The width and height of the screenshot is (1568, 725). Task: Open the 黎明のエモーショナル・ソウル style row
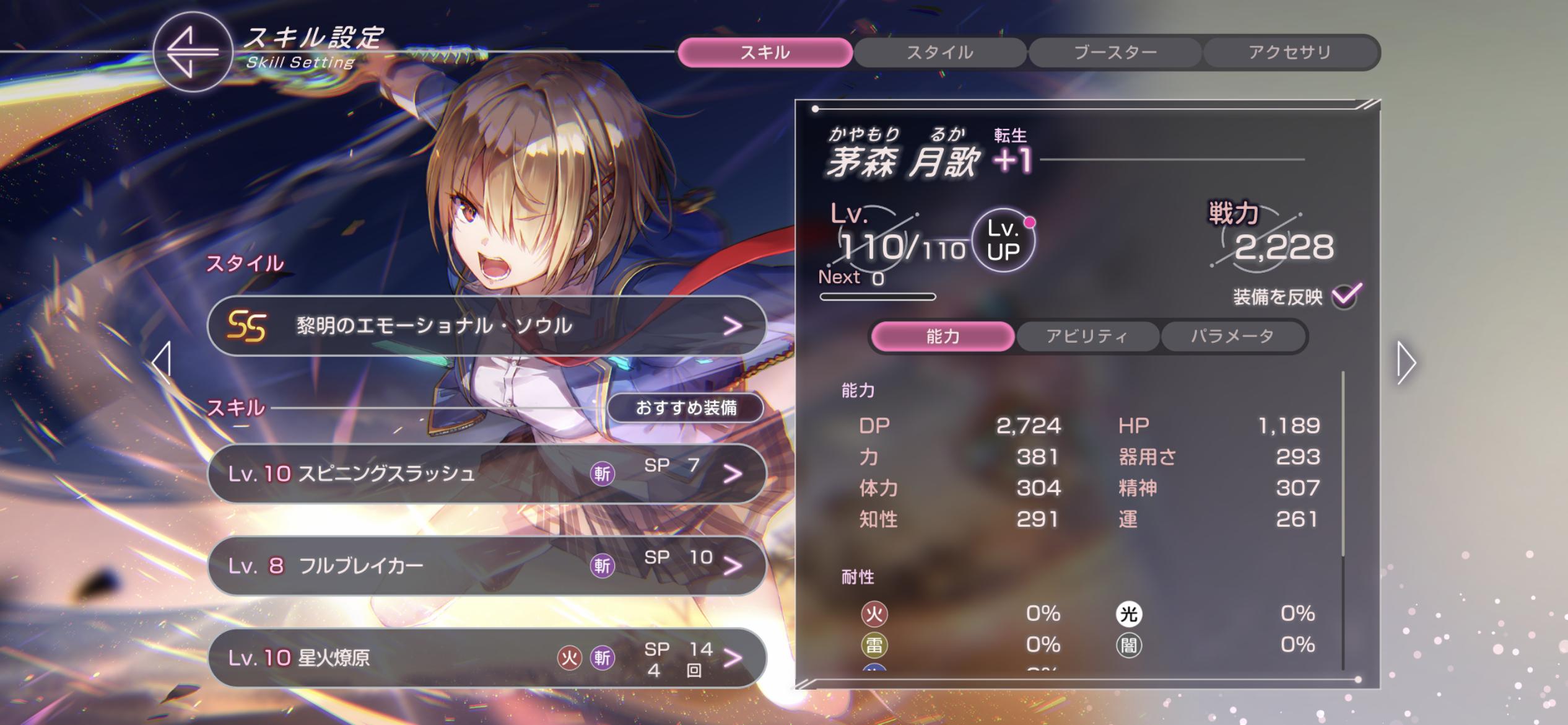[x=487, y=326]
